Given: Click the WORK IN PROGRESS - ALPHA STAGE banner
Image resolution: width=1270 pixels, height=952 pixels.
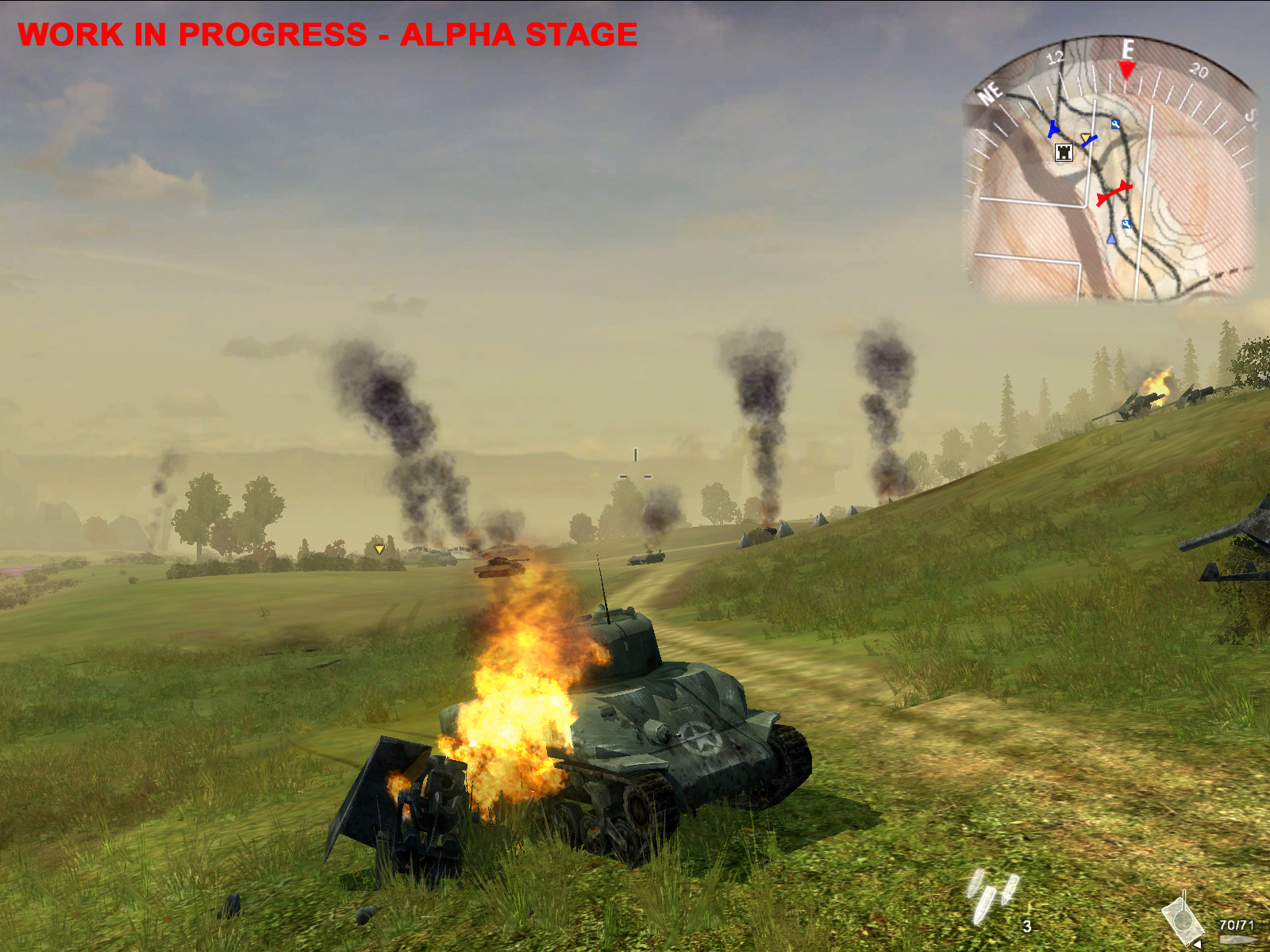Looking at the screenshot, I should coord(328,33).
